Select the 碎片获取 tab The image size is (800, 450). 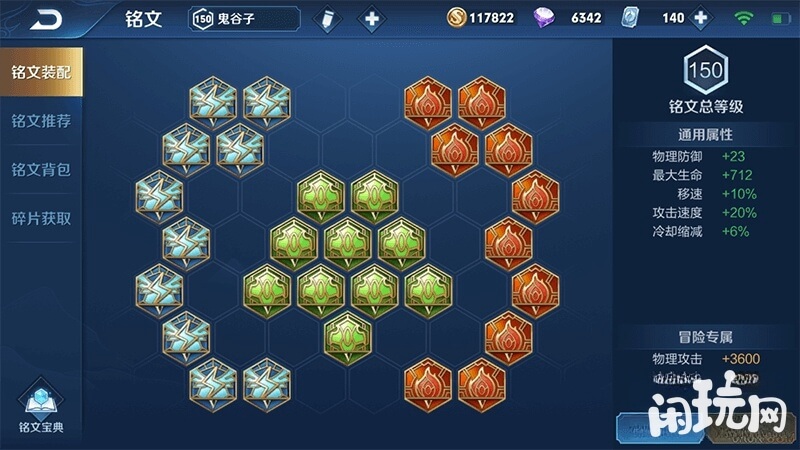40,218
